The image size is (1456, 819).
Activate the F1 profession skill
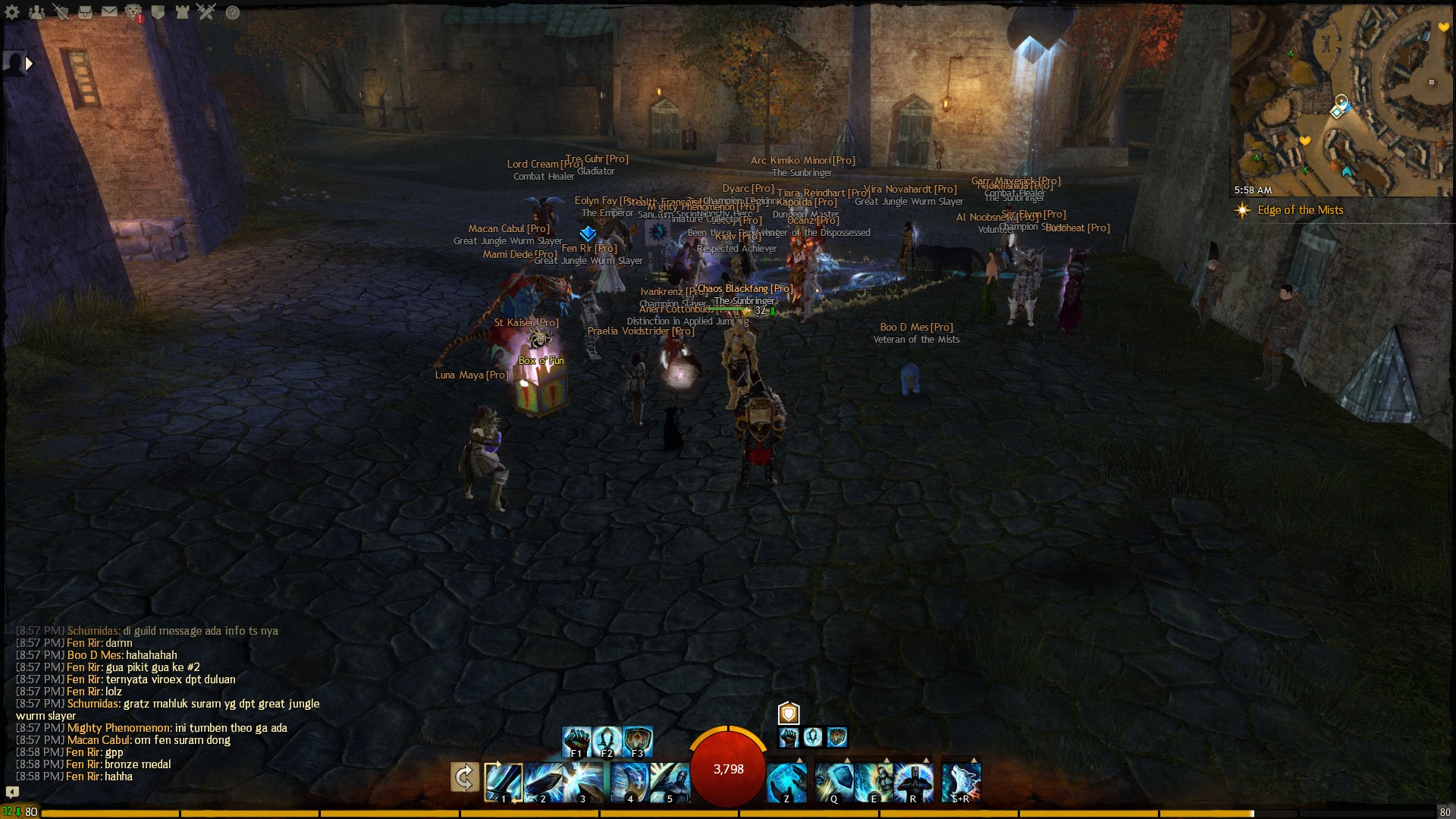click(x=577, y=742)
